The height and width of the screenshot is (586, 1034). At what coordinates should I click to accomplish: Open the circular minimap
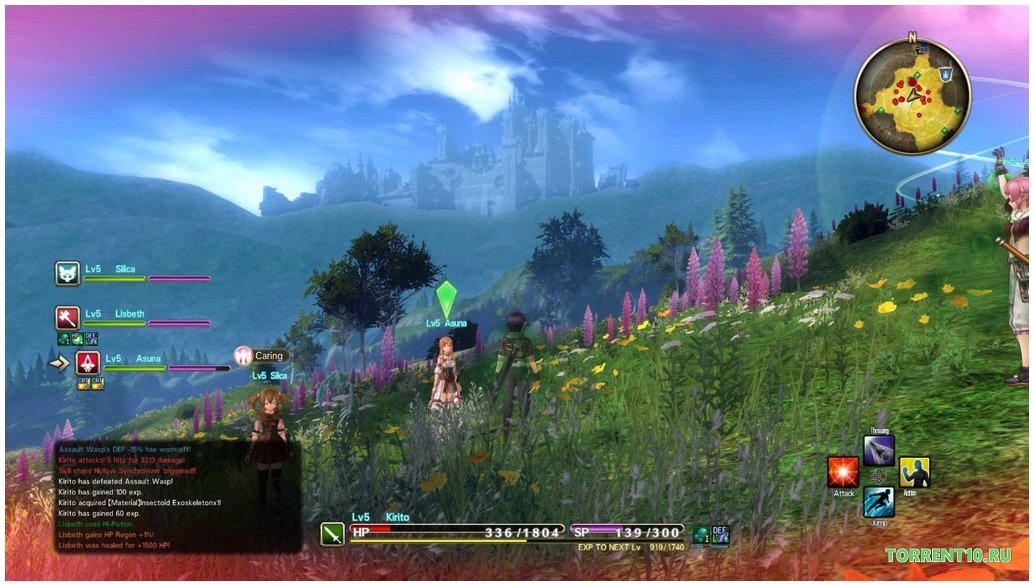pos(912,95)
